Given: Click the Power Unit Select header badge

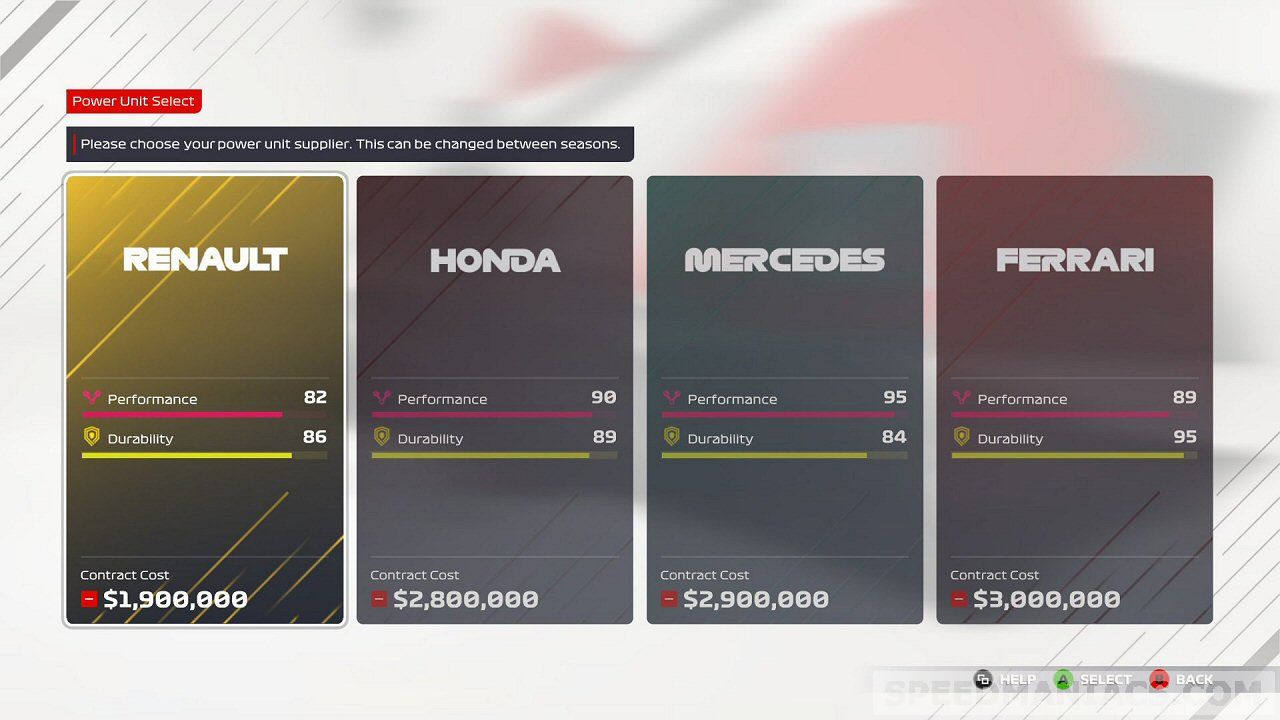Looking at the screenshot, I should point(134,101).
